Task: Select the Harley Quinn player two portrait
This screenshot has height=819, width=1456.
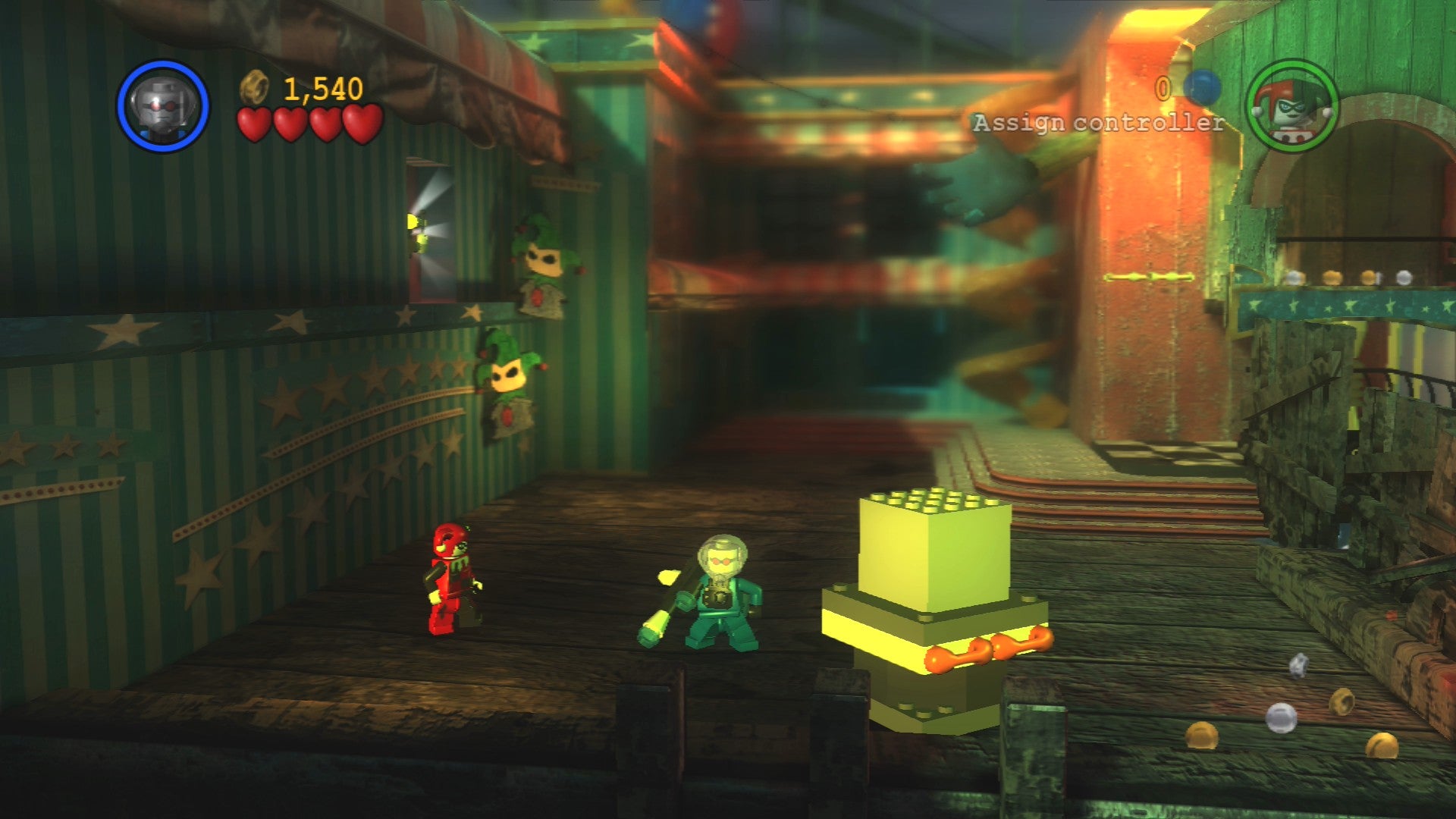Action: 1291,107
